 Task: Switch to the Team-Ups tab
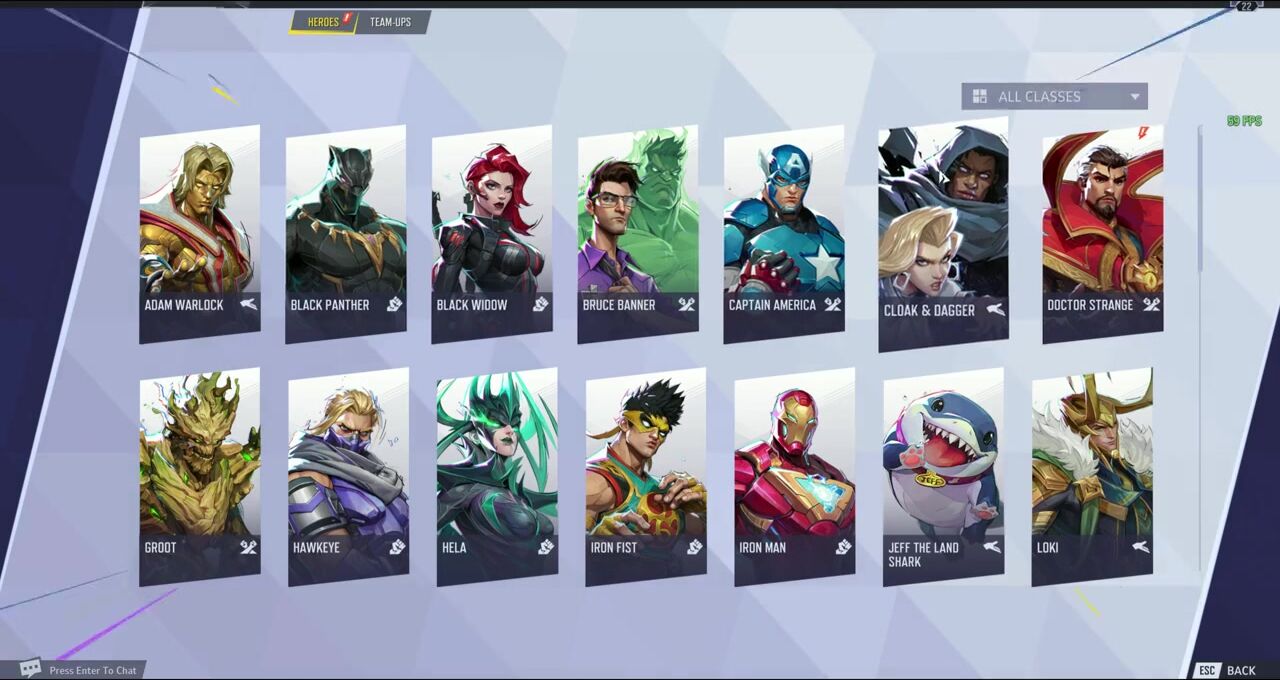coord(390,22)
